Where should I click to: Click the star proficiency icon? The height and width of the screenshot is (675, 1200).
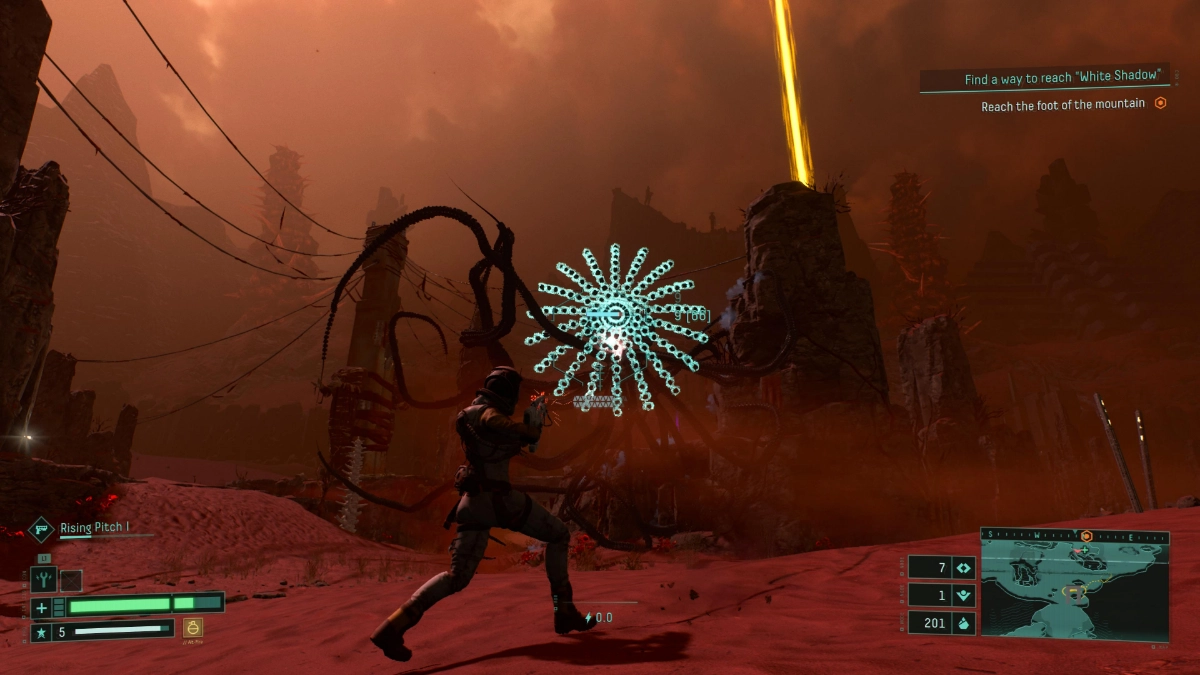41,631
